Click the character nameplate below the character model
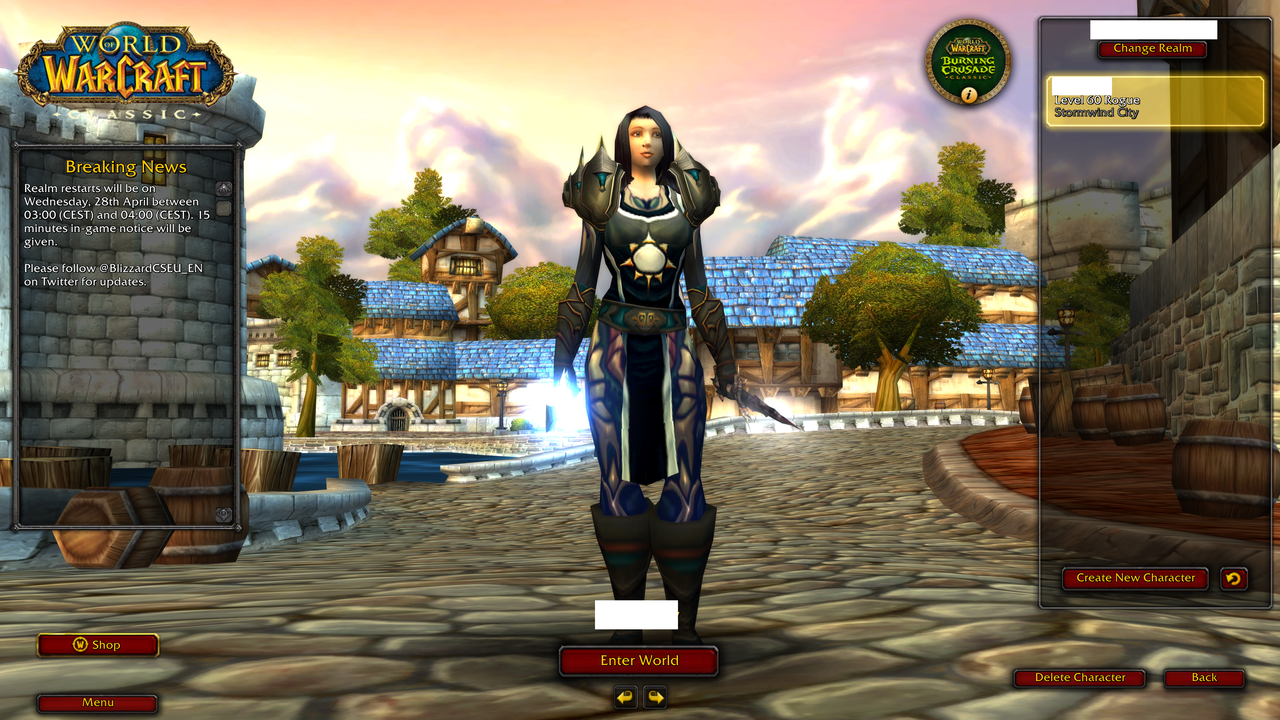Image resolution: width=1280 pixels, height=720 pixels. click(639, 615)
